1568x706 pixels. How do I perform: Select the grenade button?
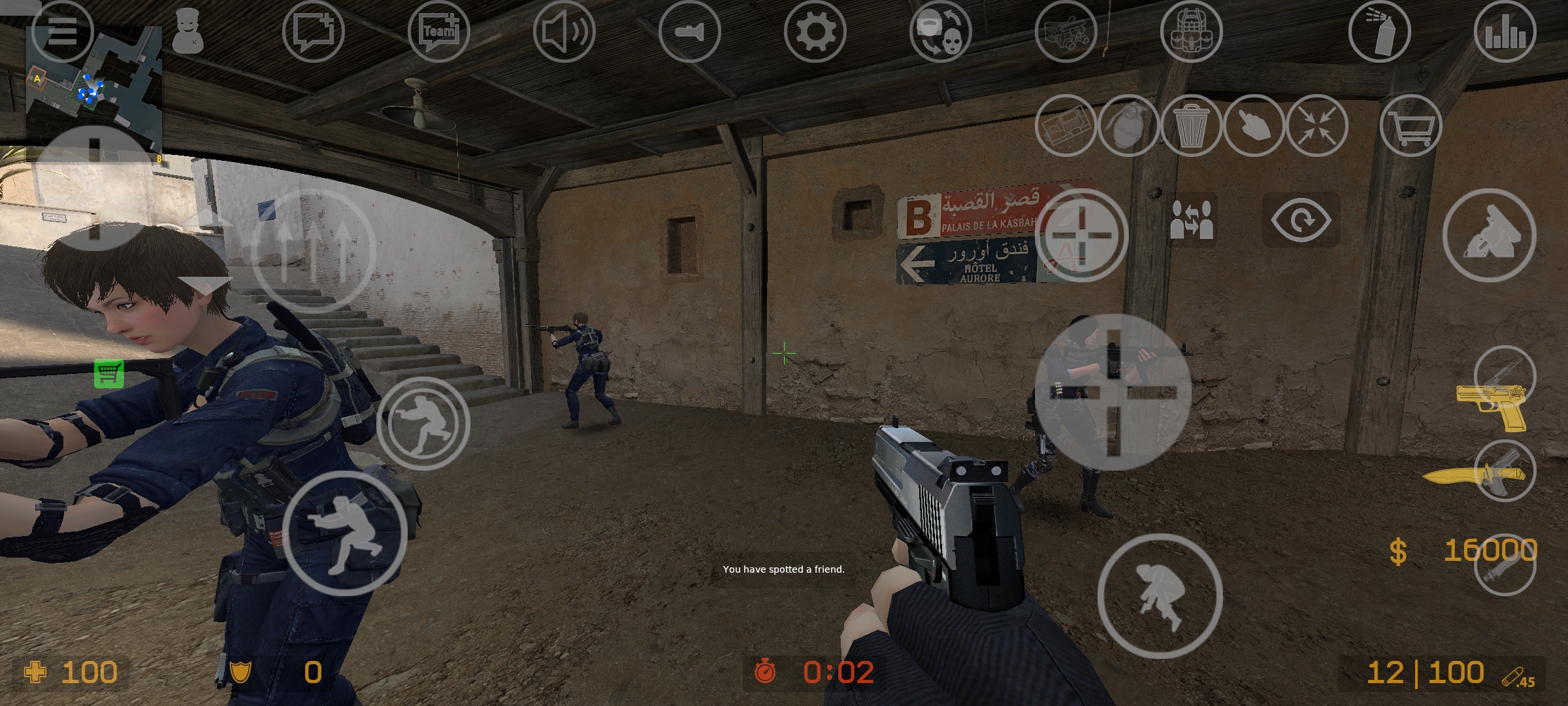[1128, 126]
